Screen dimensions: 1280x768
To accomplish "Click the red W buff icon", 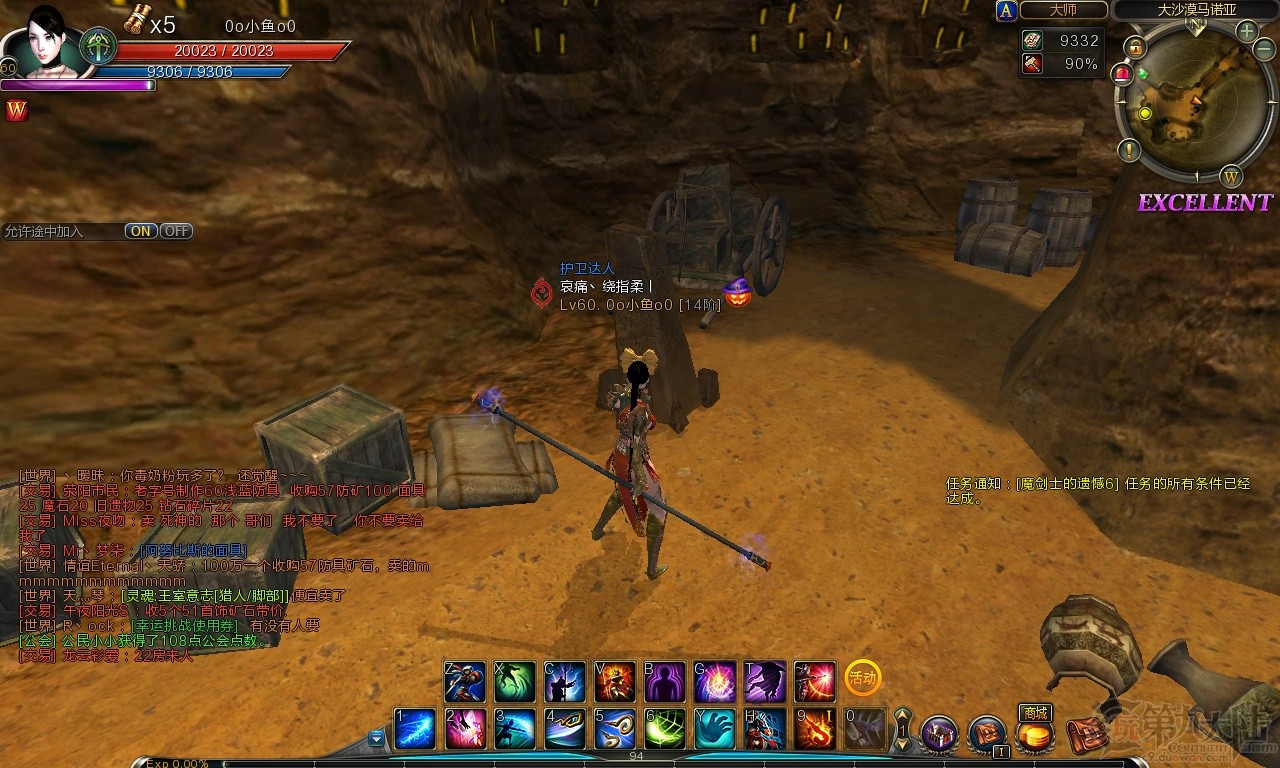I will point(16,111).
